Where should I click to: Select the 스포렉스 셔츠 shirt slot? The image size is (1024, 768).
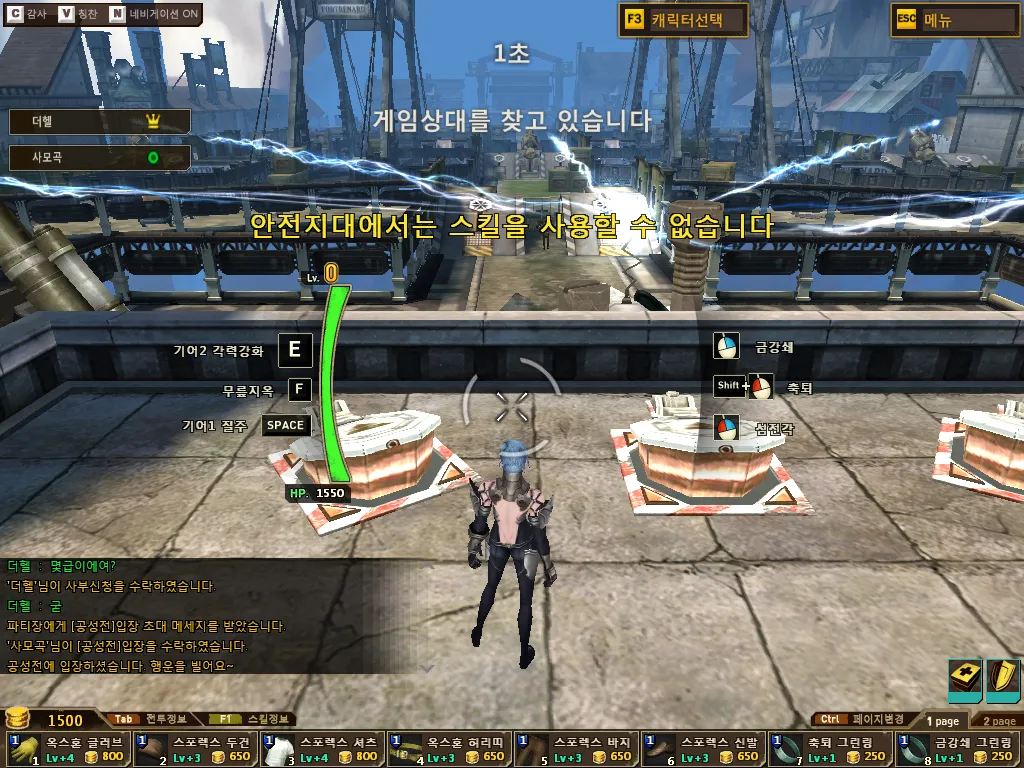(322, 749)
